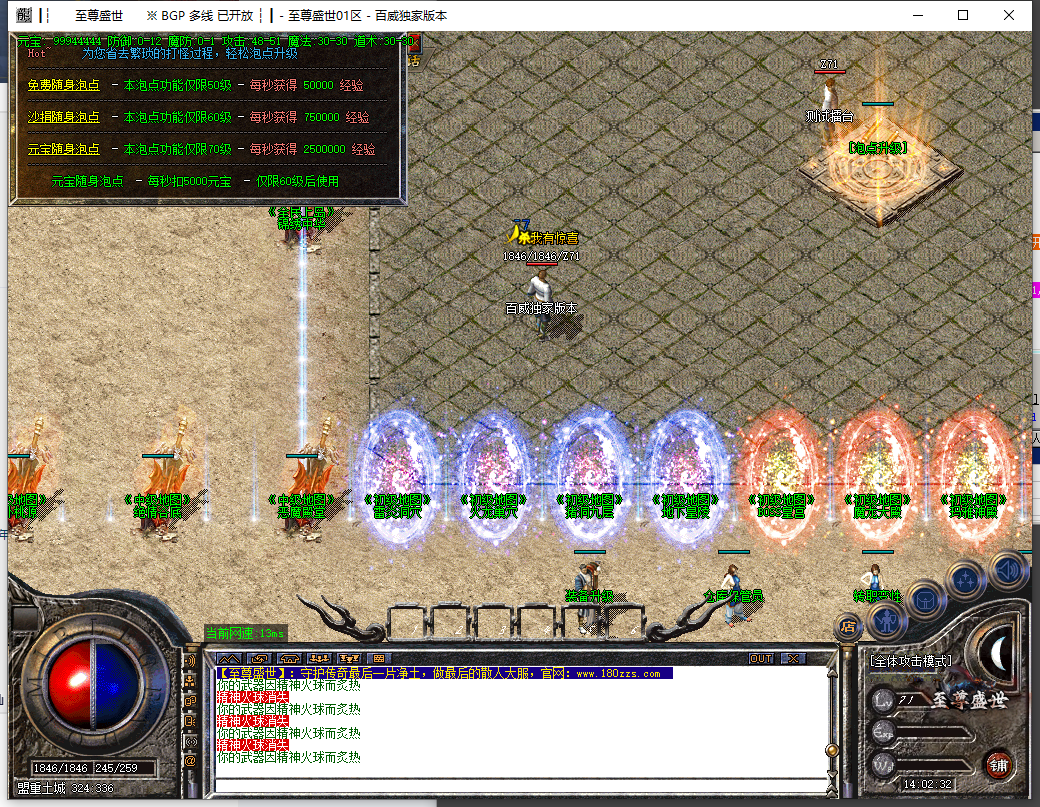Open the 店 shop button
Image resolution: width=1040 pixels, height=807 pixels.
(847, 627)
